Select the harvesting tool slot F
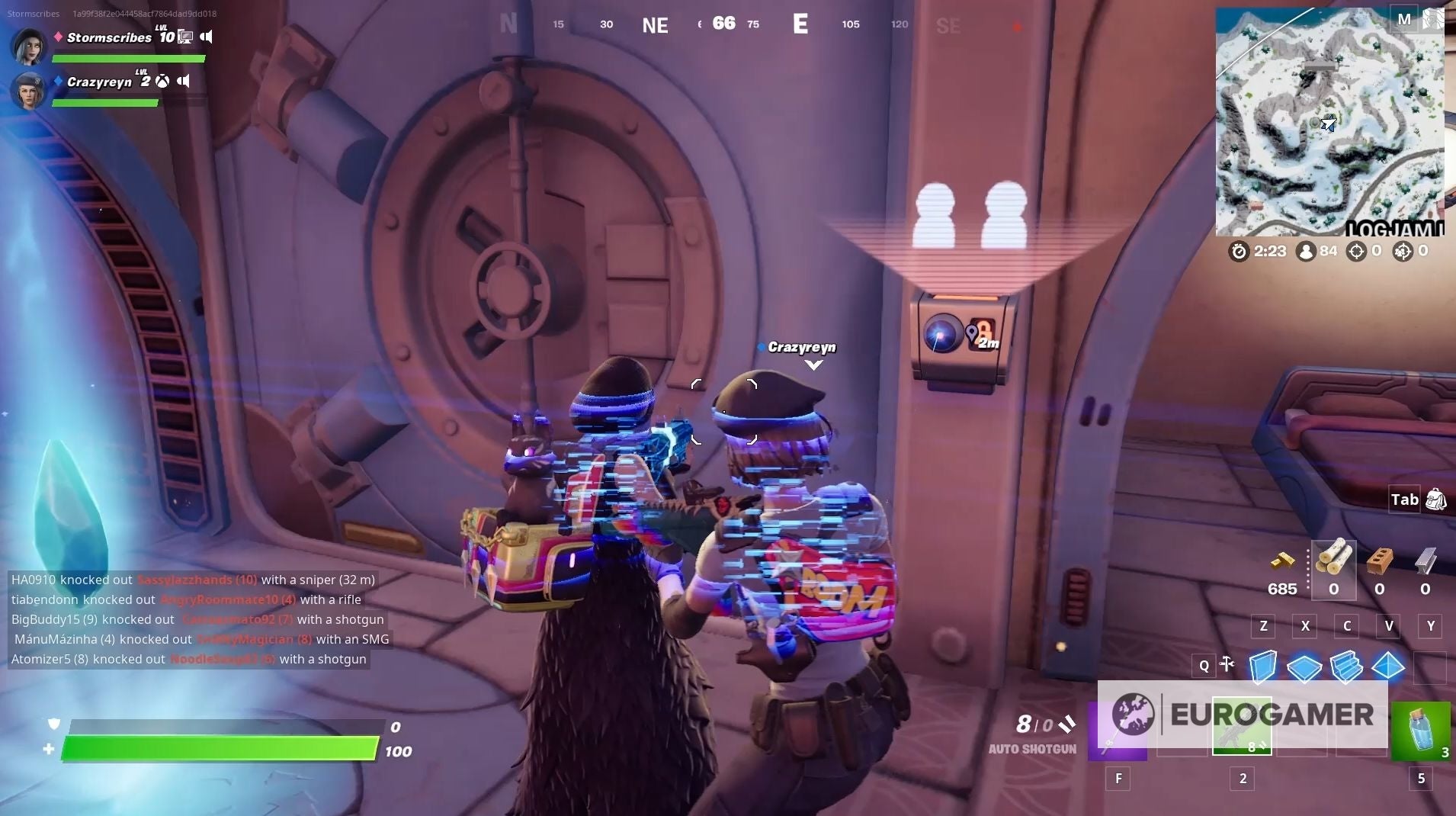This screenshot has width=1456, height=816. click(x=1119, y=726)
